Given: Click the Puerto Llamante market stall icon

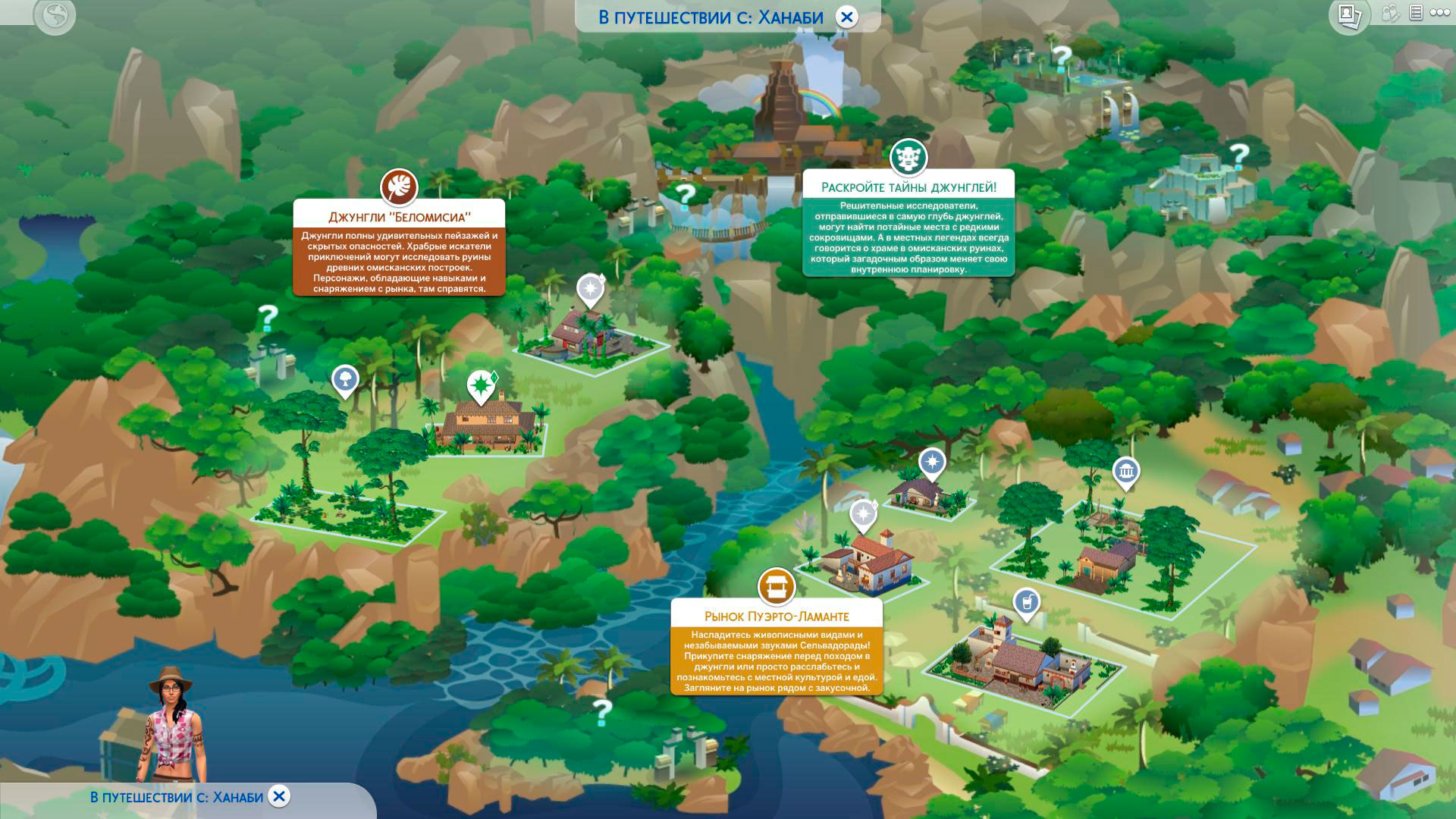Looking at the screenshot, I should click(x=777, y=586).
